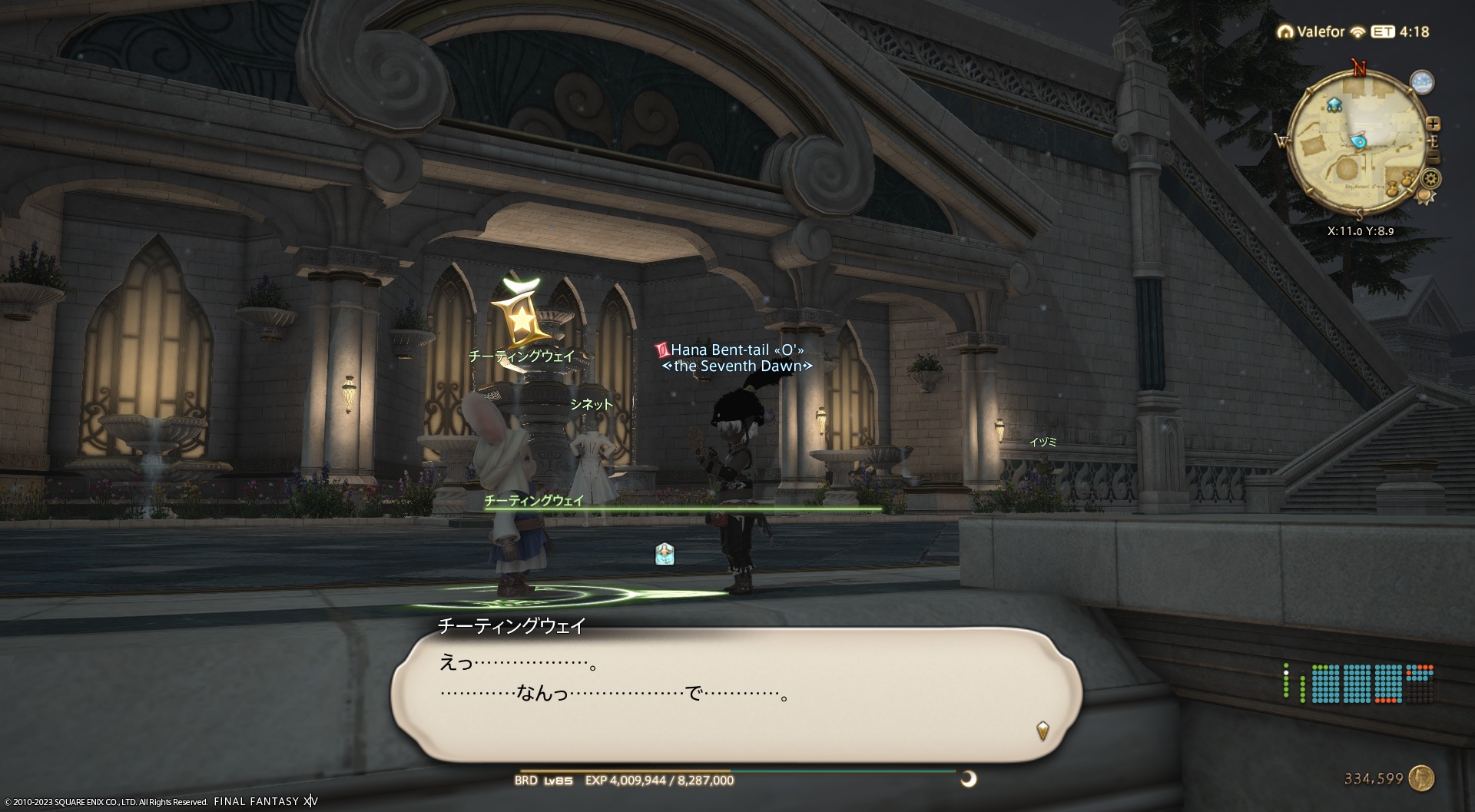Select the BRD experience bar

point(737,771)
